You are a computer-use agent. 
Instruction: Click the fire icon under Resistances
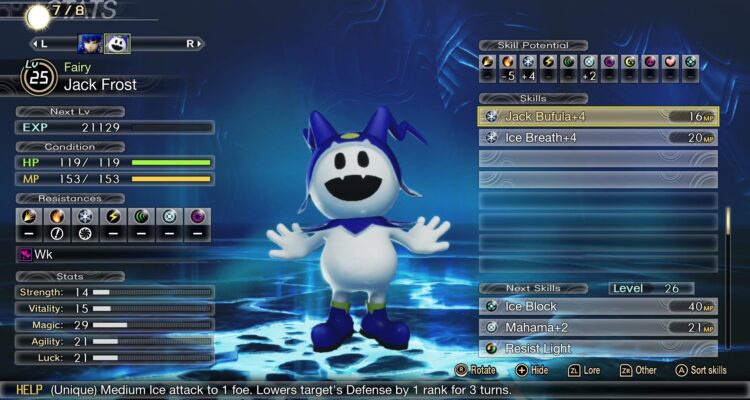pos(57,216)
